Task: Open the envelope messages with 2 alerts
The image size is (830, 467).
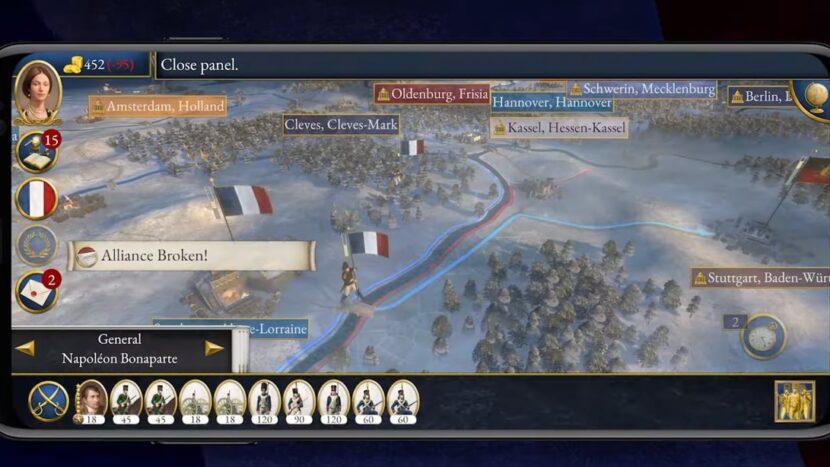Action: tap(37, 292)
